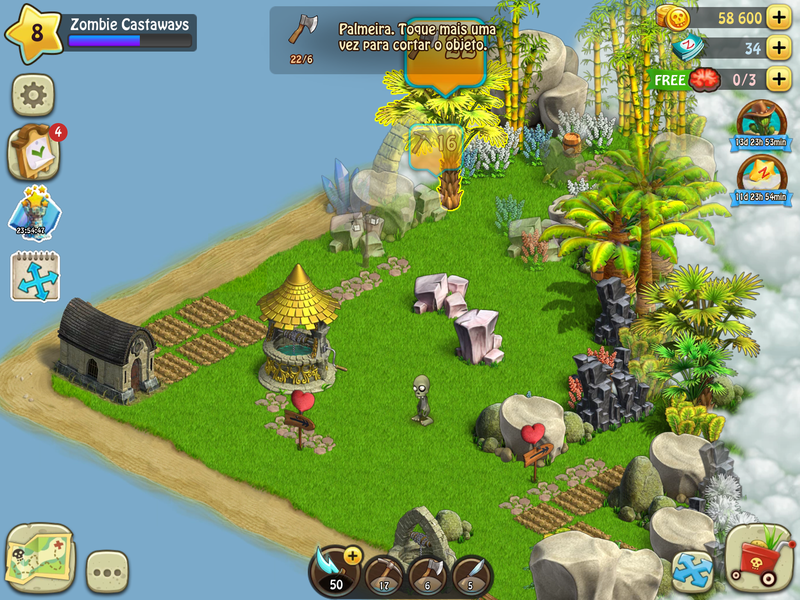This screenshot has width=800, height=600.
Task: Open the Z star timed offer
Action: (x=761, y=179)
